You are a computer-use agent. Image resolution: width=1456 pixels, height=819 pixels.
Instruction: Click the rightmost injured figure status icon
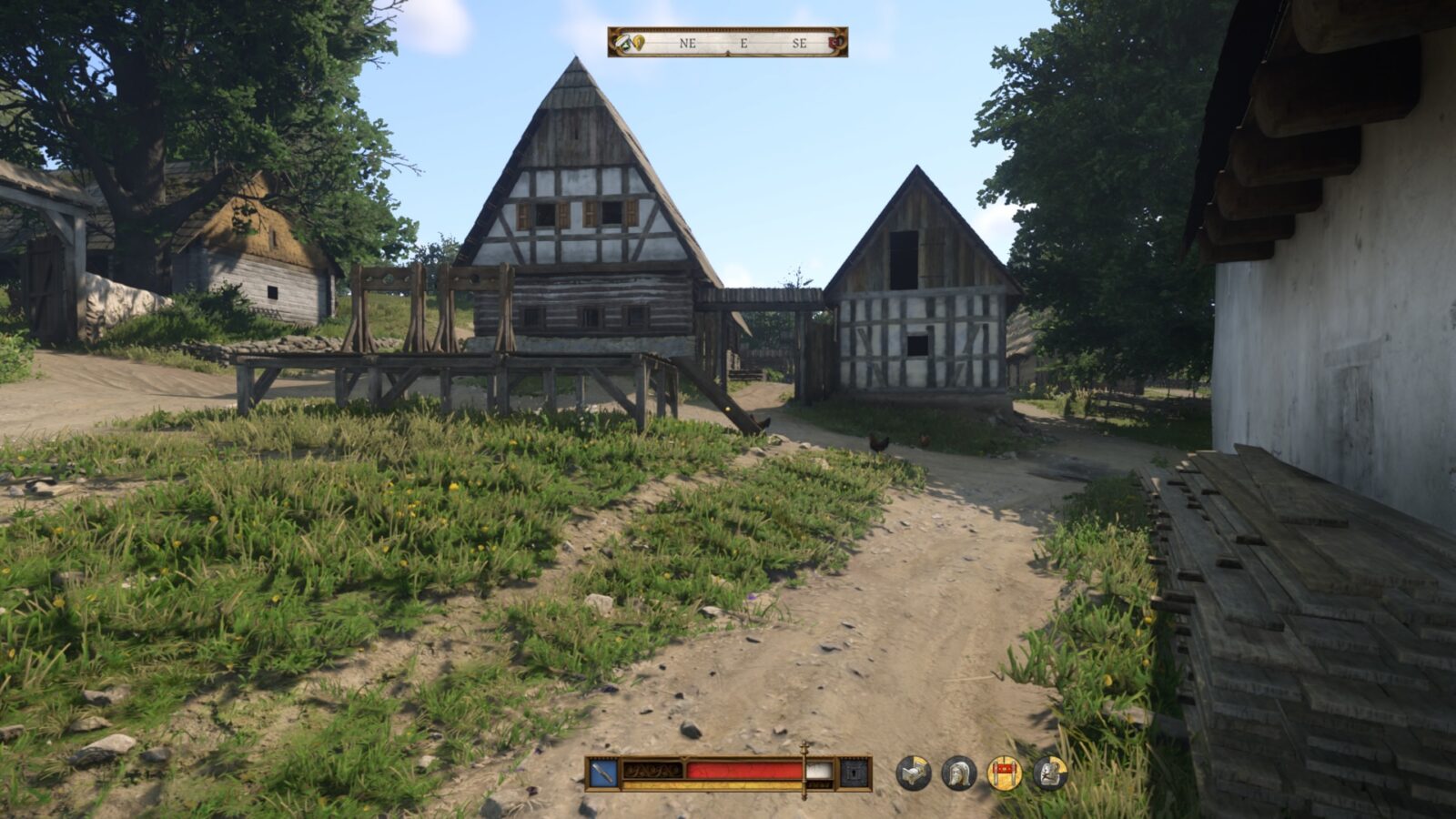[1049, 773]
